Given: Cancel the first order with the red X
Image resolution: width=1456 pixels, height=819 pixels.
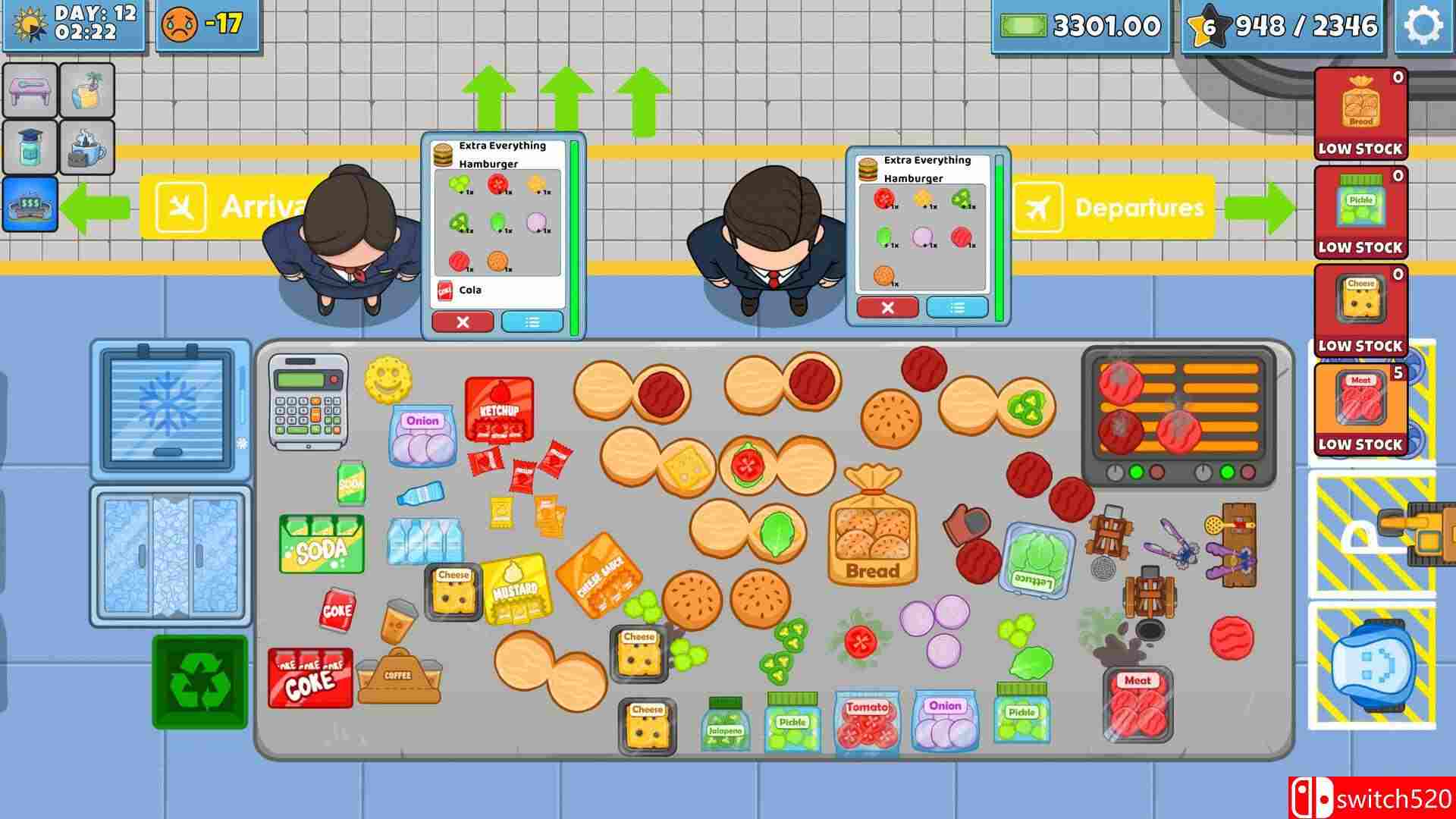Looking at the screenshot, I should 463,322.
